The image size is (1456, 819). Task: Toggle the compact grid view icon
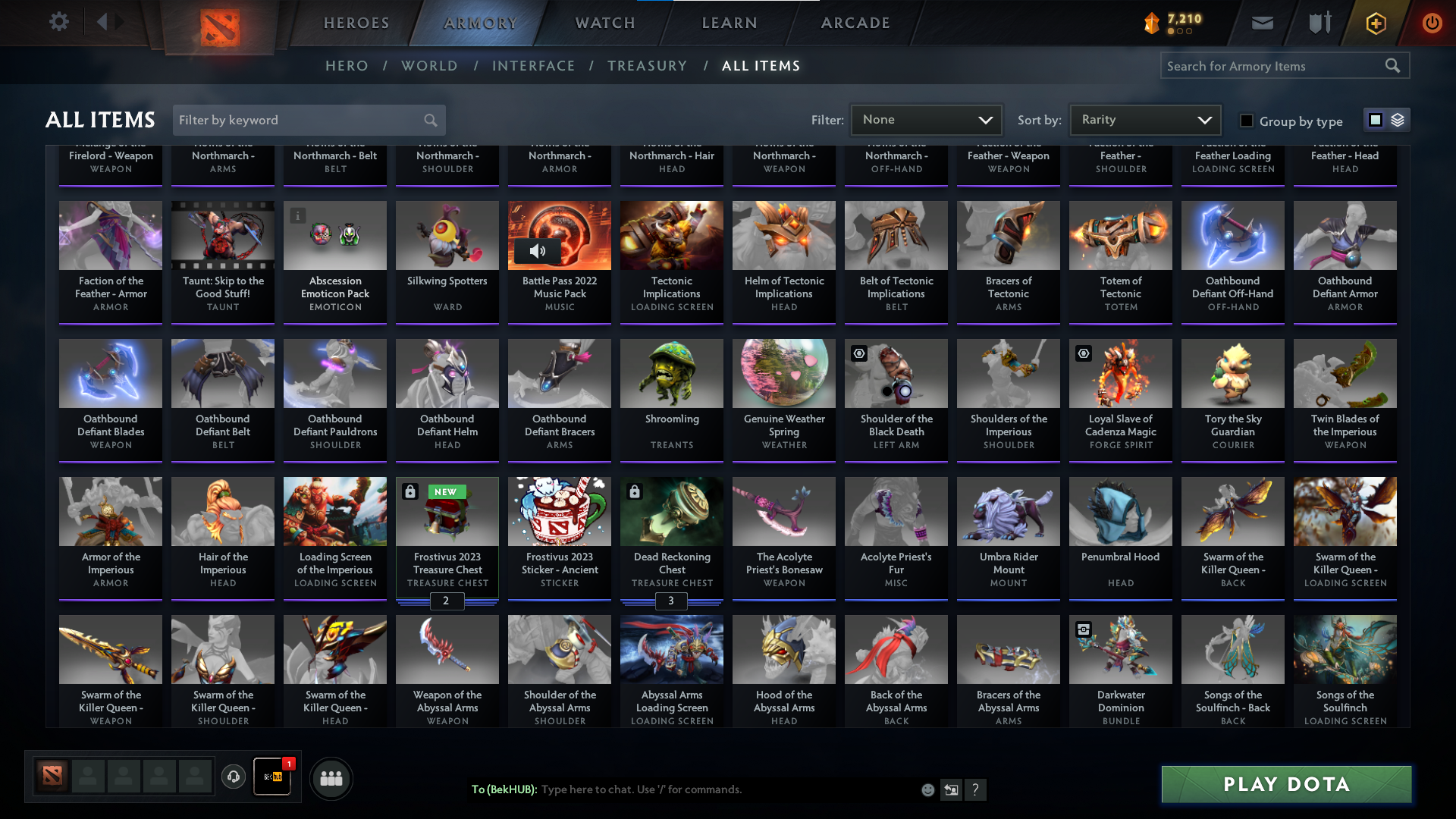[1375, 119]
